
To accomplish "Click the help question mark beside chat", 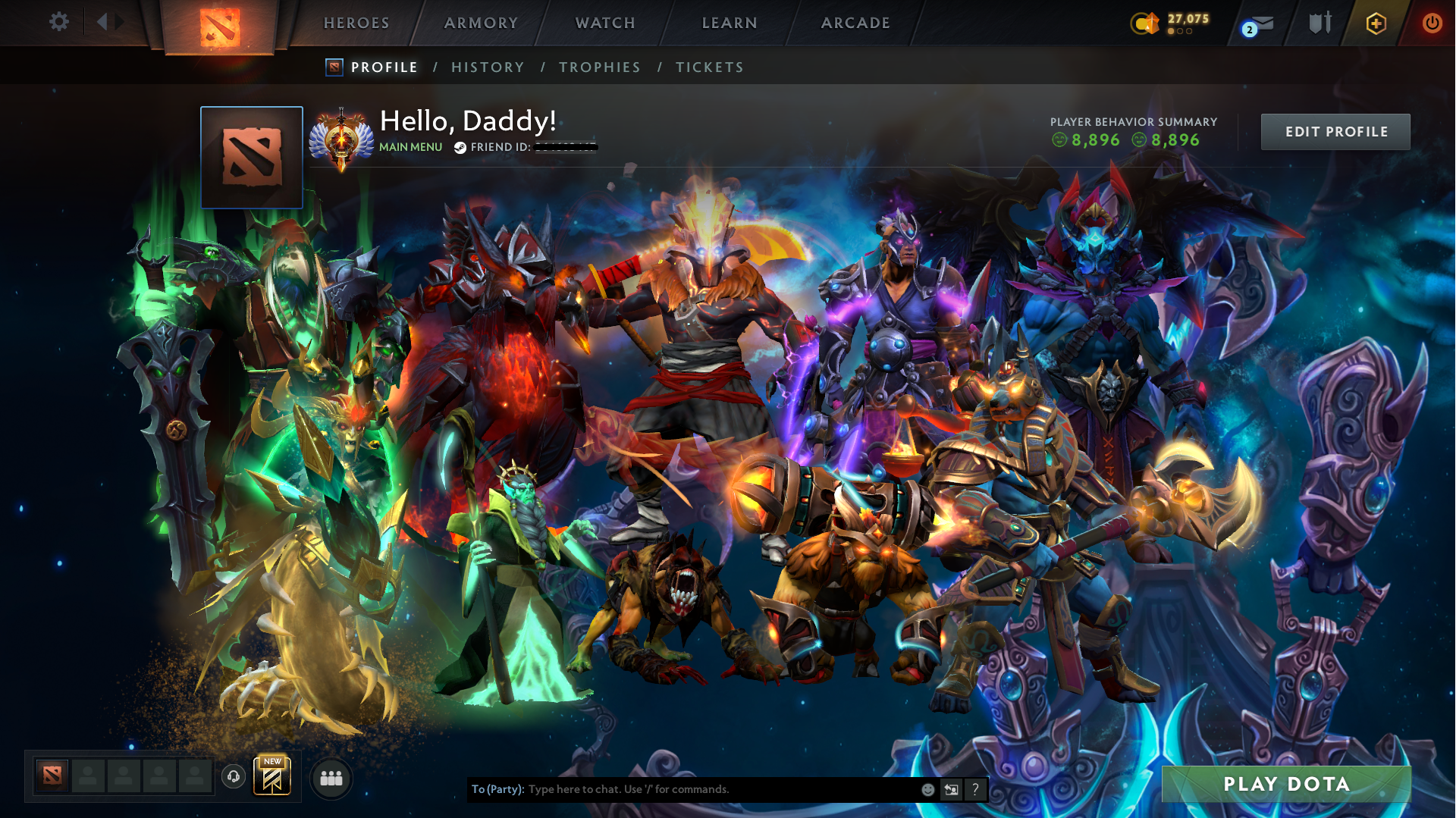I will pyautogui.click(x=975, y=789).
